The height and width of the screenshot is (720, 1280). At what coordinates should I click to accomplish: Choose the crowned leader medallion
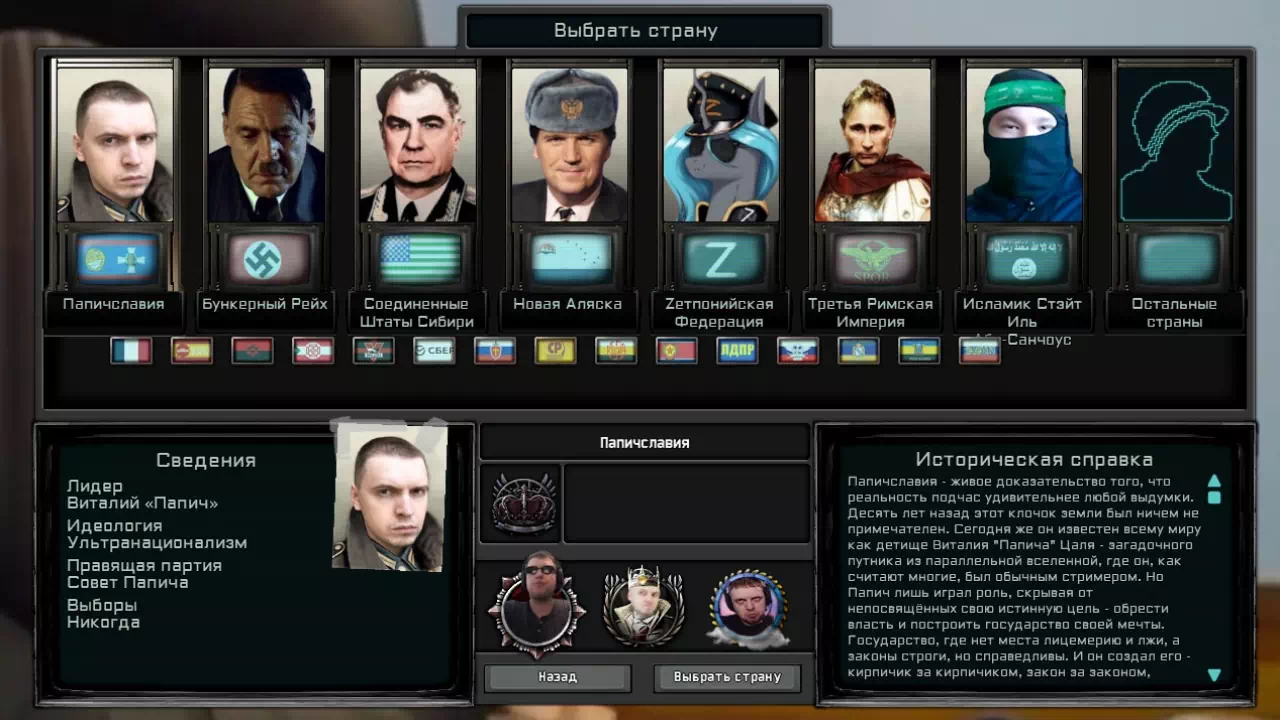coord(643,607)
